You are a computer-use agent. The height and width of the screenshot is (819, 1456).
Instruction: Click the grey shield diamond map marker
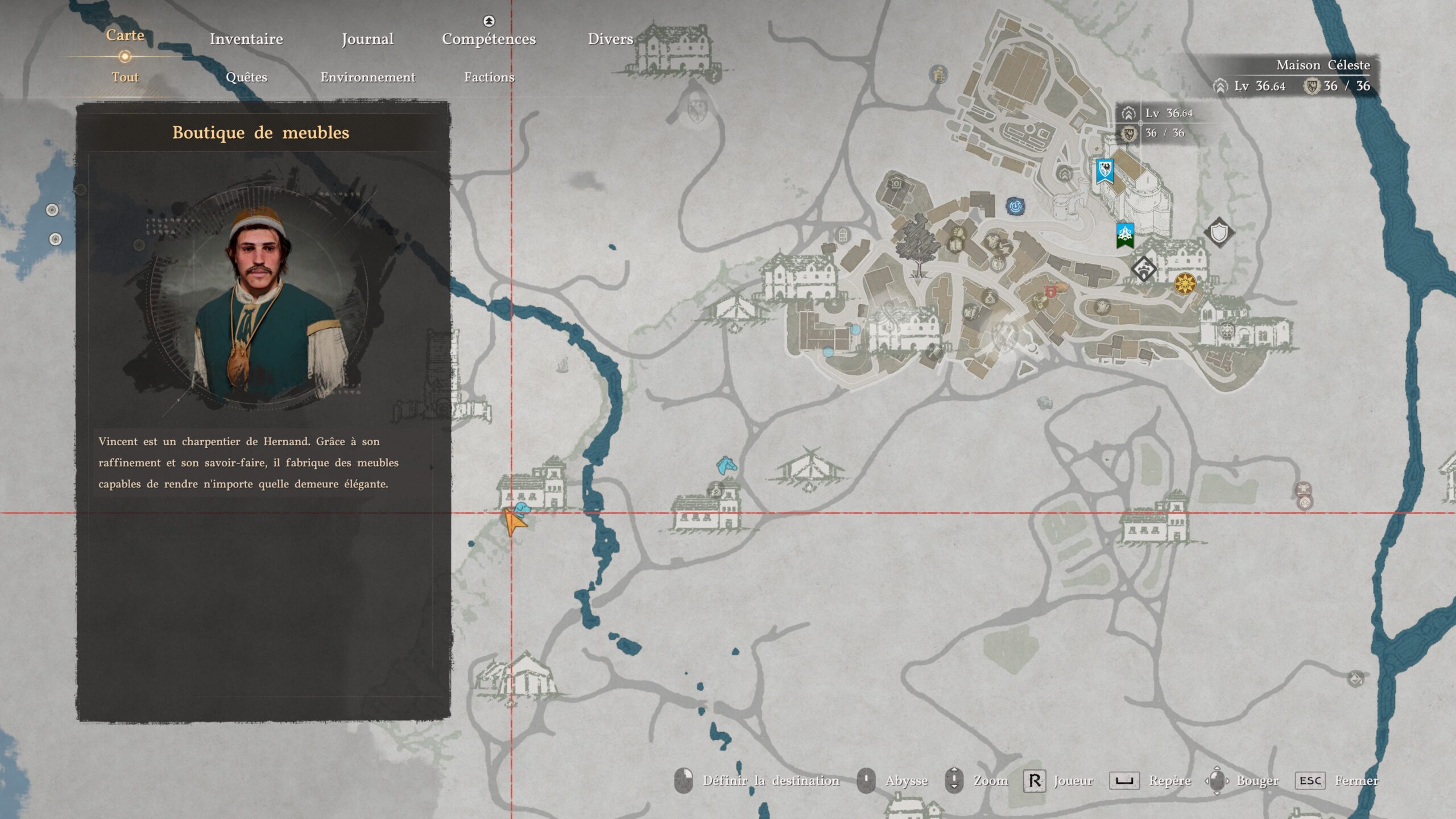(x=1219, y=232)
